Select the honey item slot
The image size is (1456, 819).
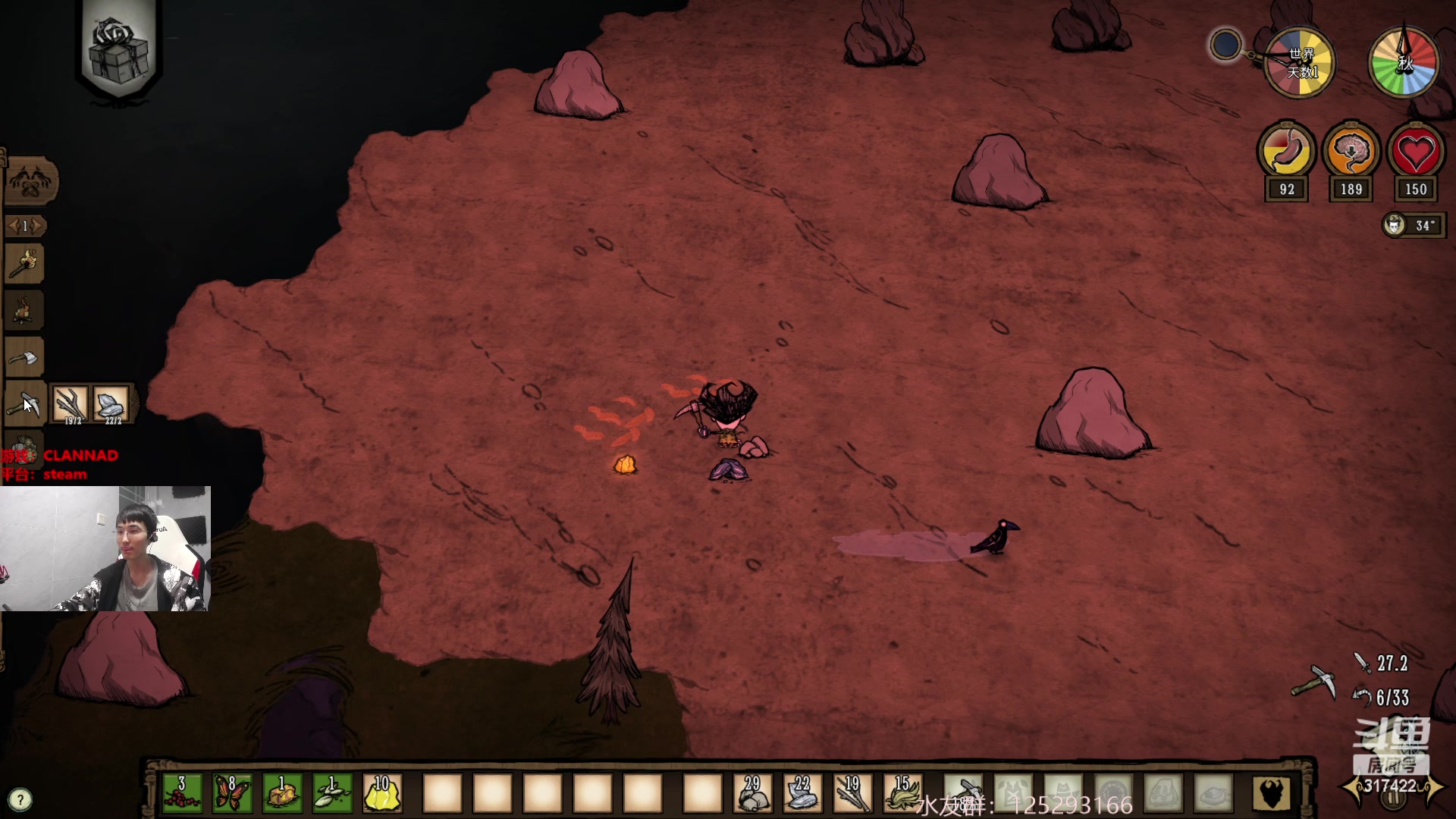(x=282, y=793)
